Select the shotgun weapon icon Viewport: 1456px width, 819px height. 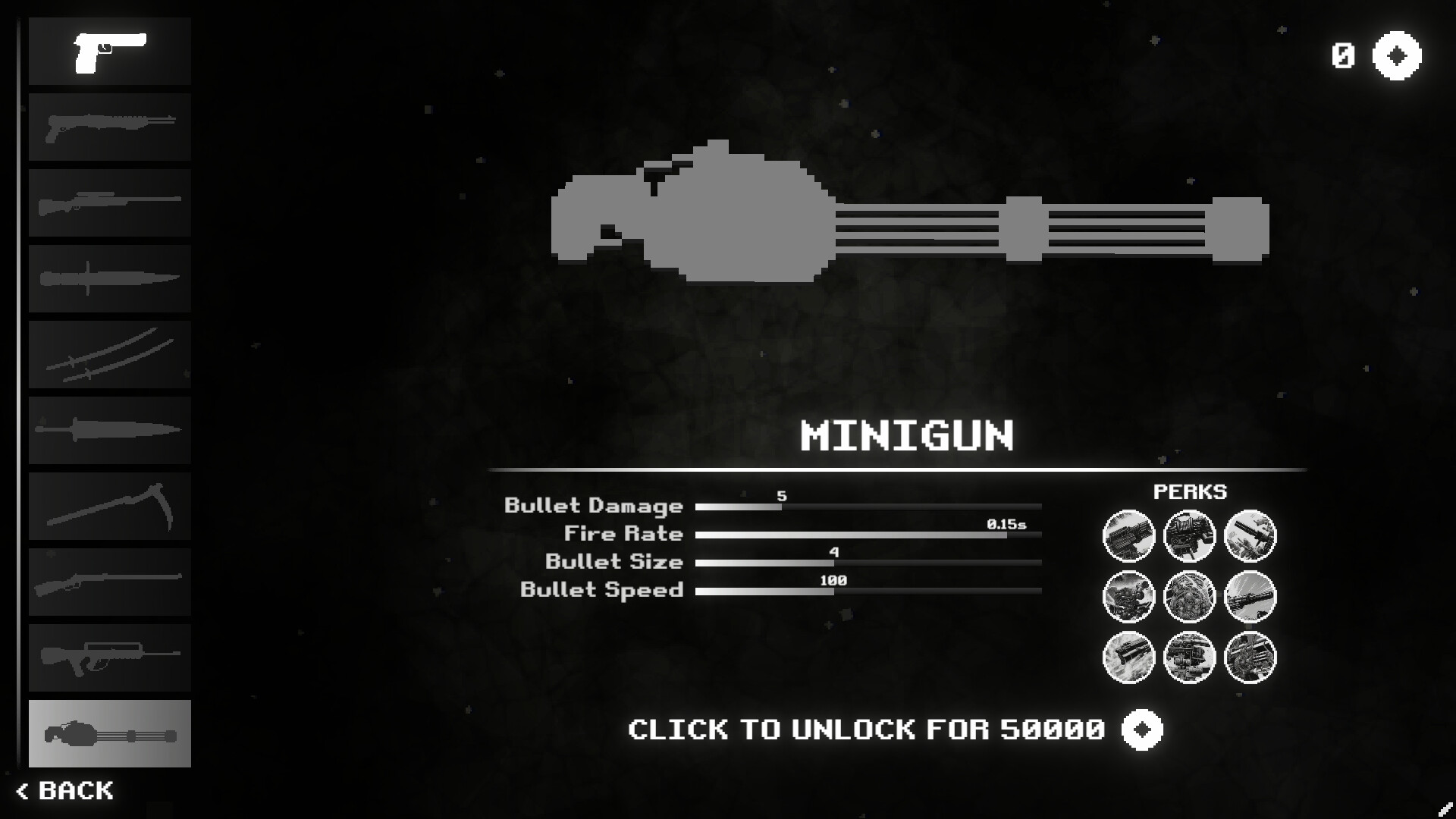pos(109,127)
